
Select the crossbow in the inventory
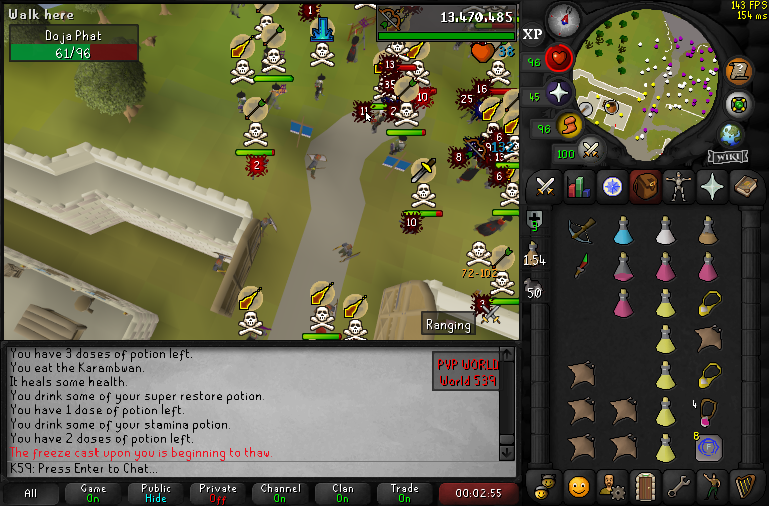580,231
